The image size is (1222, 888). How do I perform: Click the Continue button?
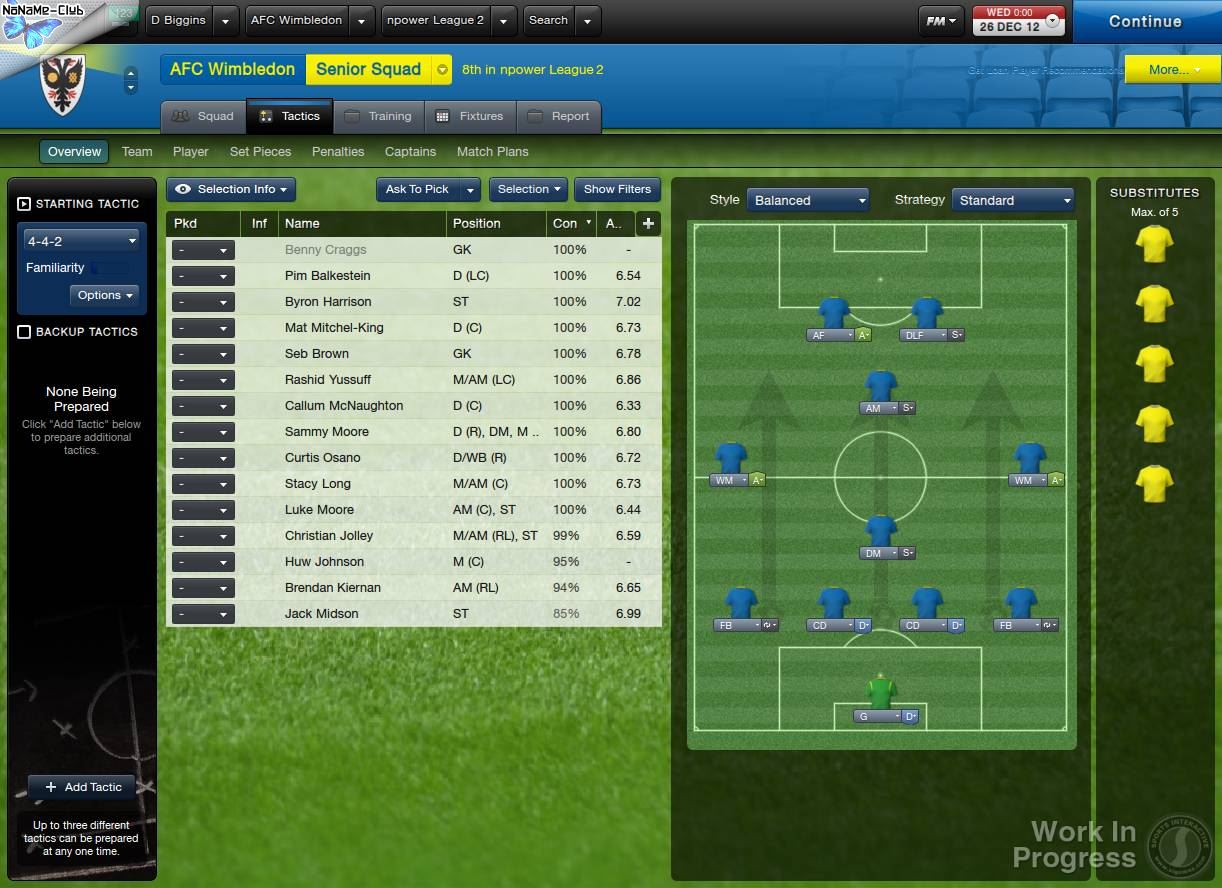click(1145, 21)
